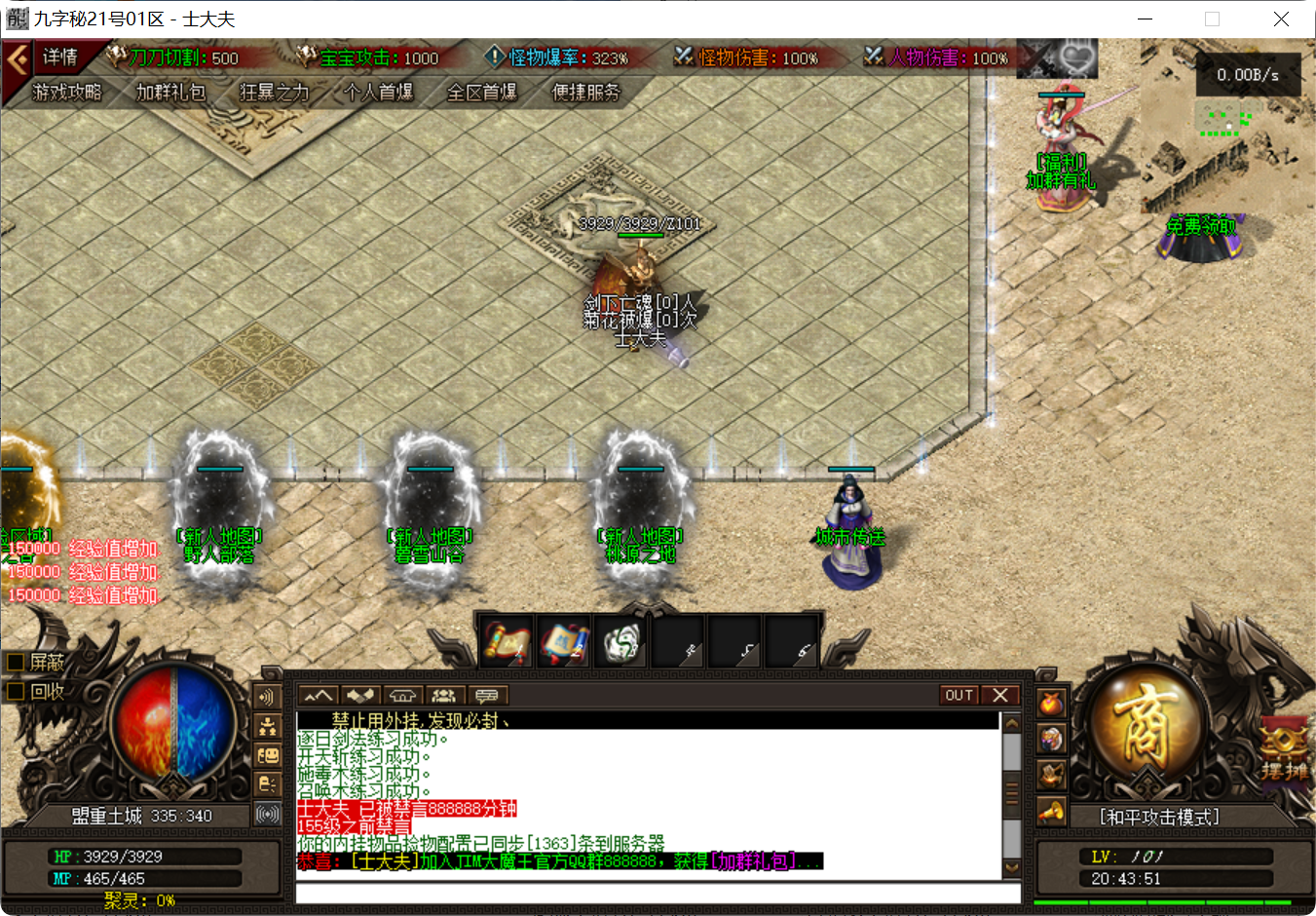Open the 加群礼包 link in the chat message
1316x916 pixels.
pyautogui.click(x=752, y=860)
